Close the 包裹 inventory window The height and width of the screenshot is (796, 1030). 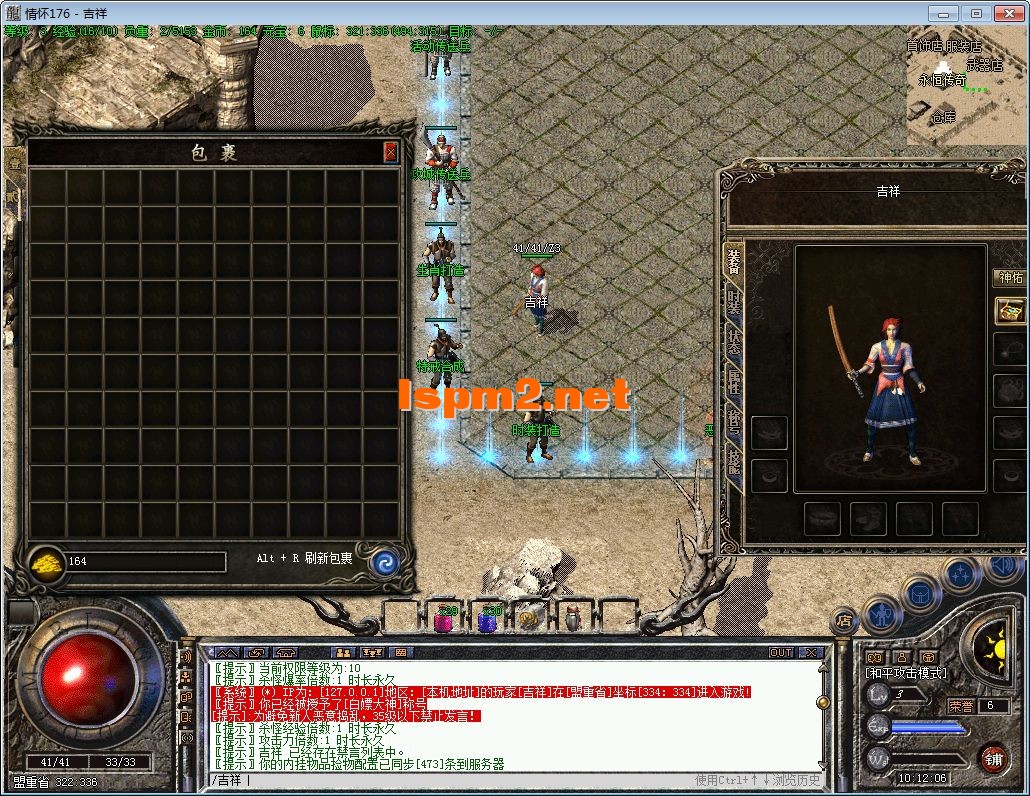[x=390, y=152]
